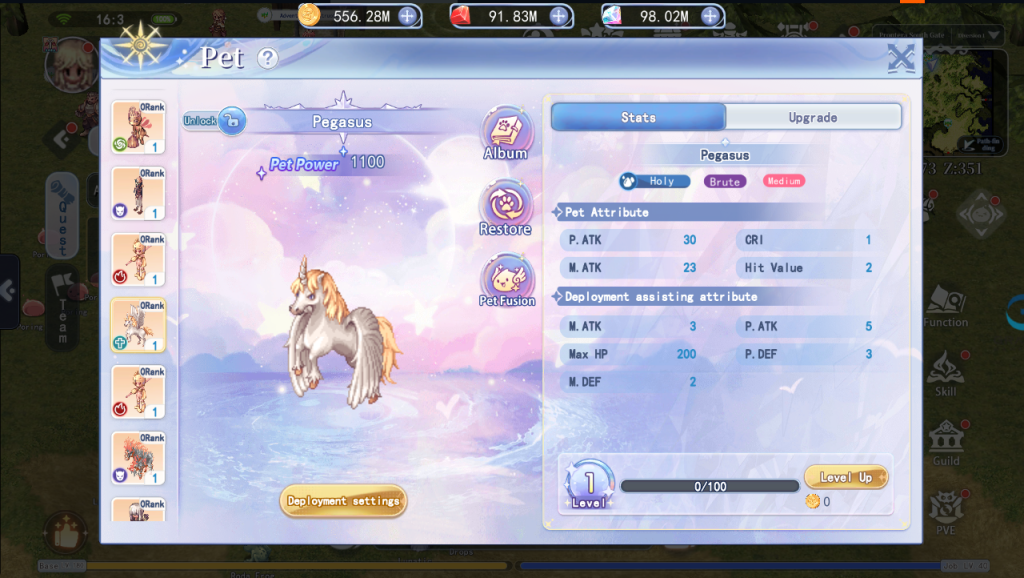Open the Pet help question mark
The width and height of the screenshot is (1024, 578).
coord(267,58)
